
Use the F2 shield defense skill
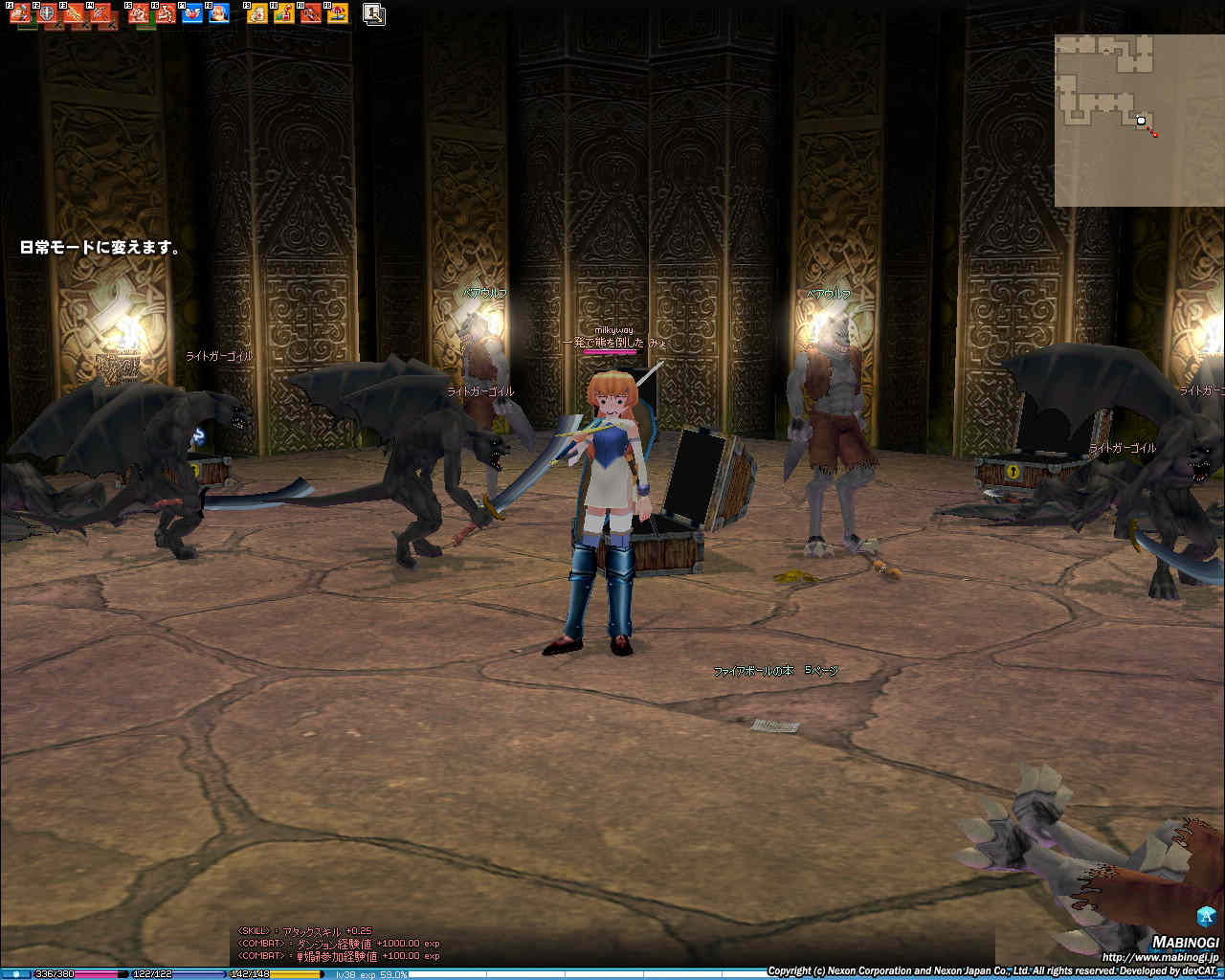click(47, 13)
